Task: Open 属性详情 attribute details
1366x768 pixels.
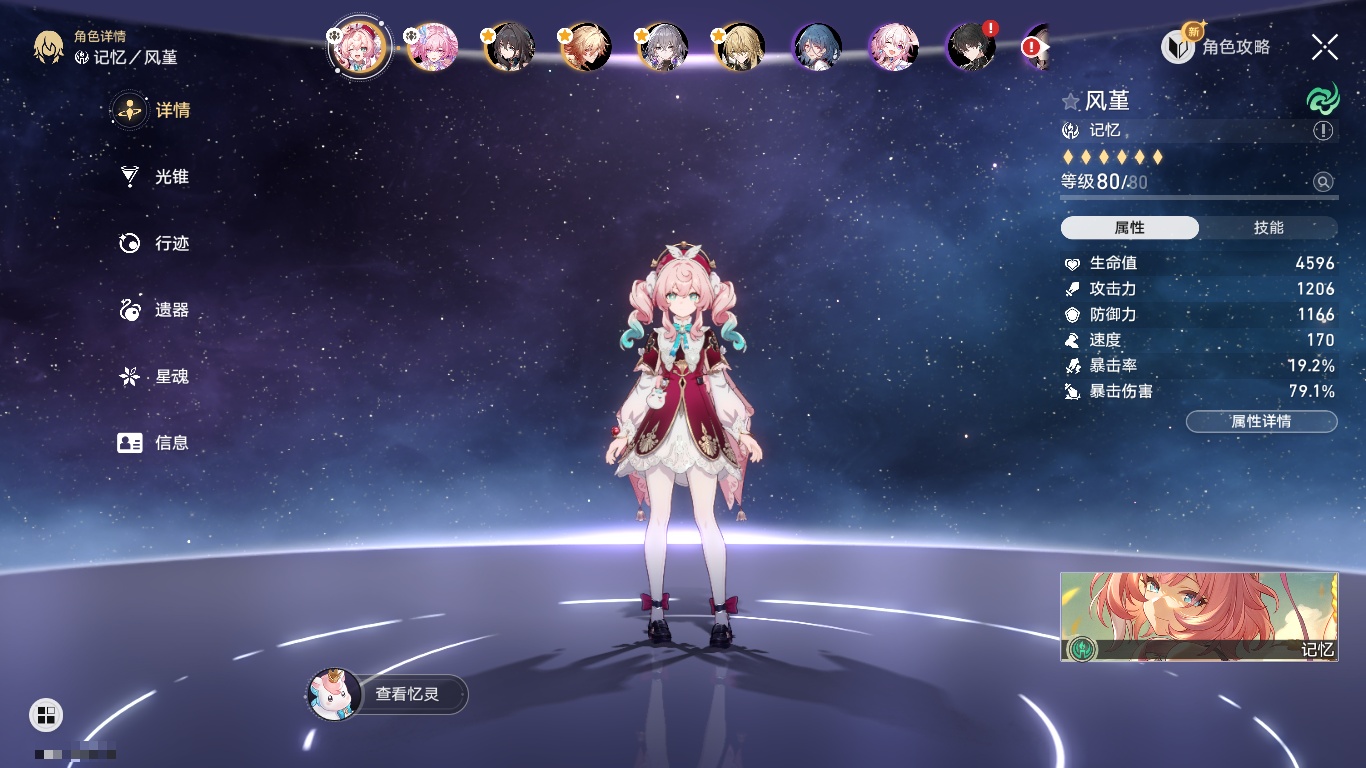Action: click(x=1261, y=421)
